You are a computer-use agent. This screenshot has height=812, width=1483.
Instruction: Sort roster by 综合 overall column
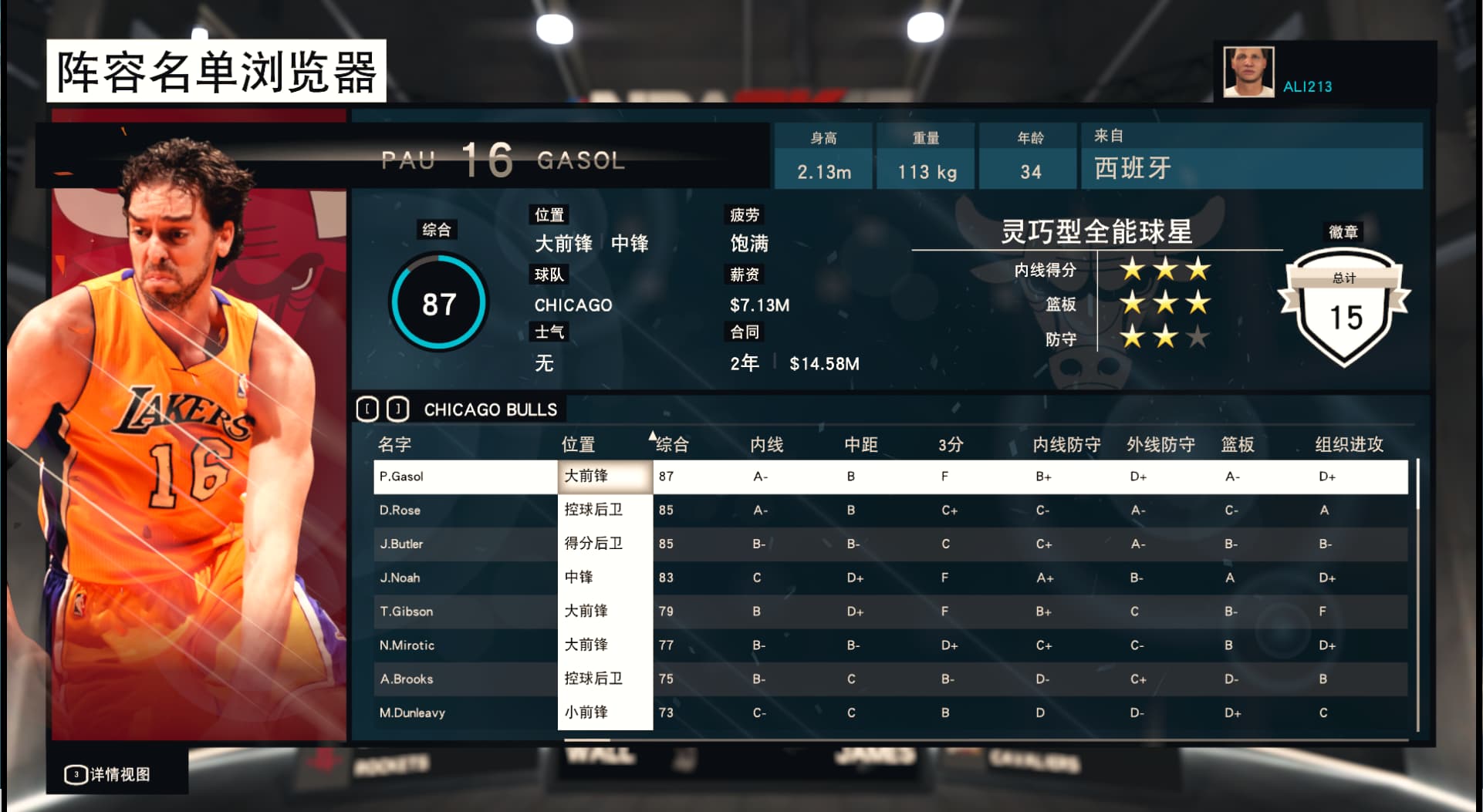click(x=671, y=444)
